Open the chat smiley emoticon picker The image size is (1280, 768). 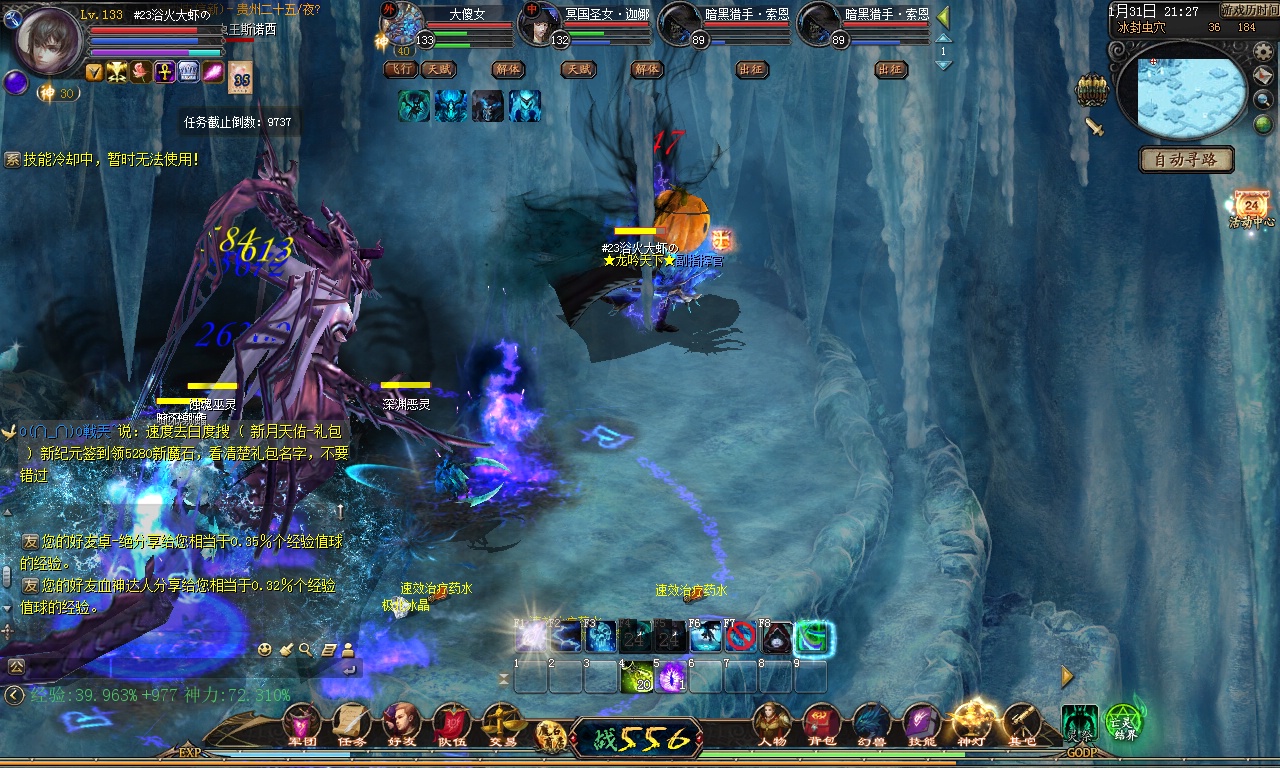[264, 649]
